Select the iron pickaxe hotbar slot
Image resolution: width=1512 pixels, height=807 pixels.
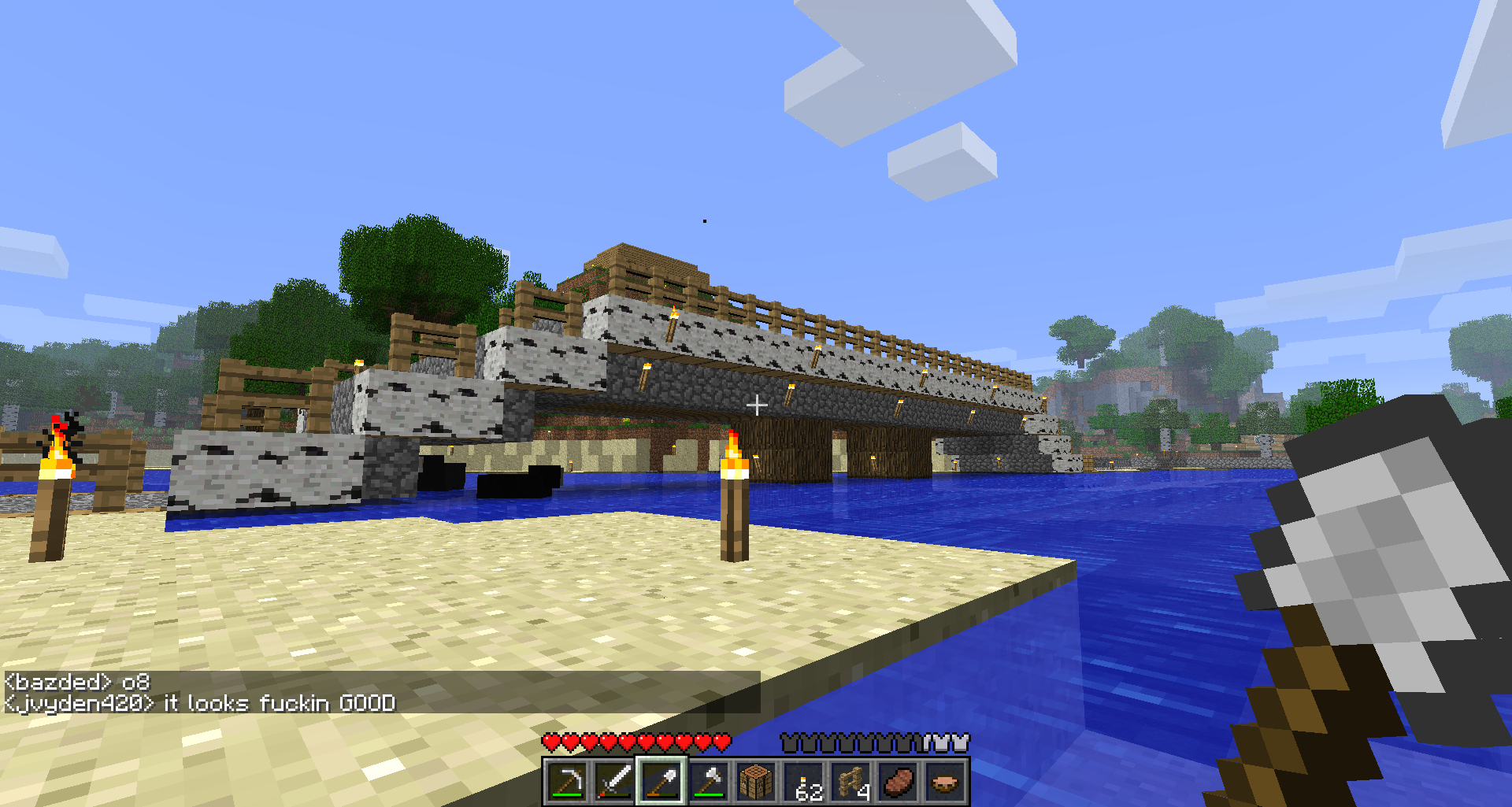[x=567, y=782]
